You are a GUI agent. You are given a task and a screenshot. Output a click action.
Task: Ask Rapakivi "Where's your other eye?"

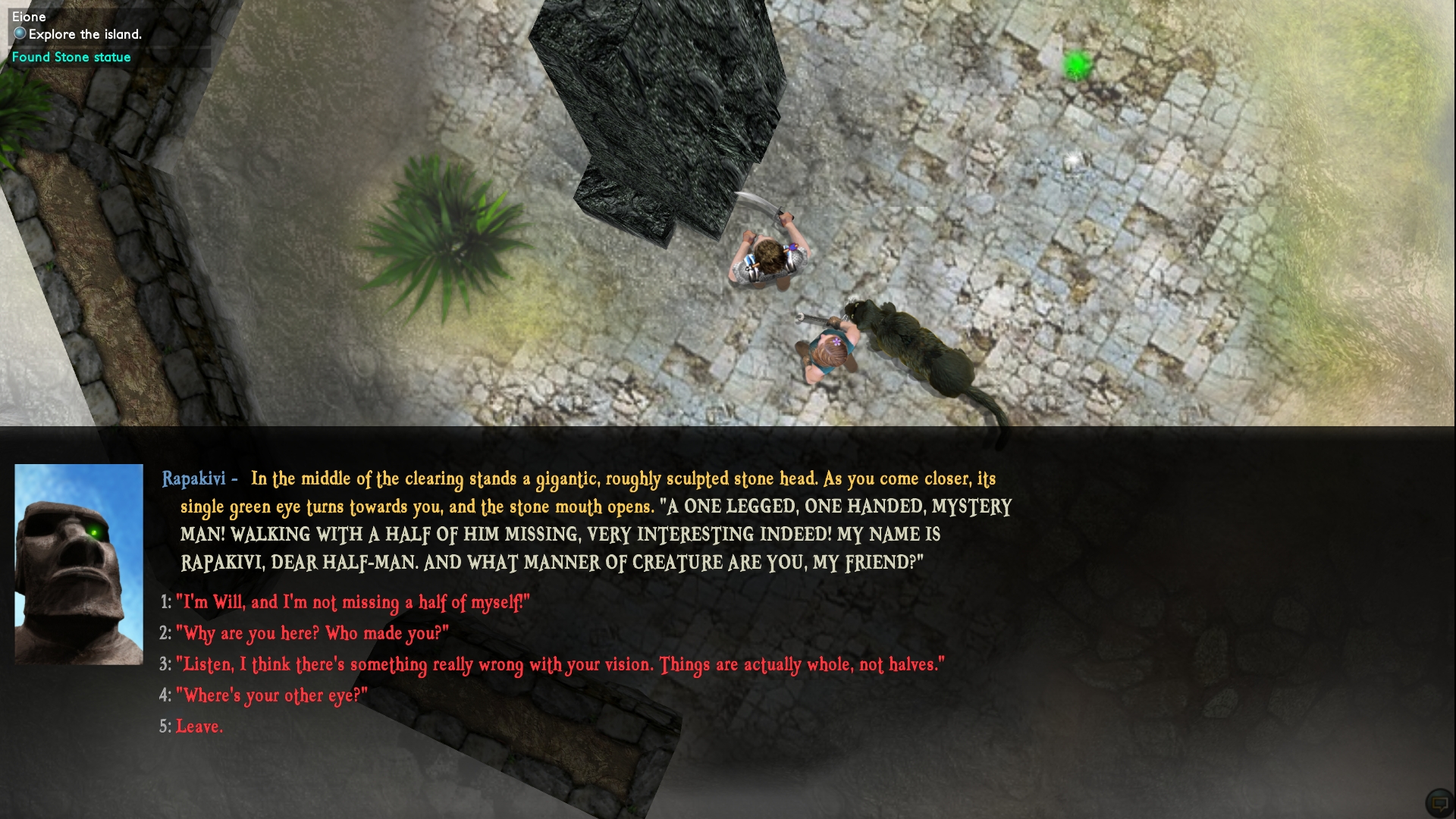pos(271,695)
